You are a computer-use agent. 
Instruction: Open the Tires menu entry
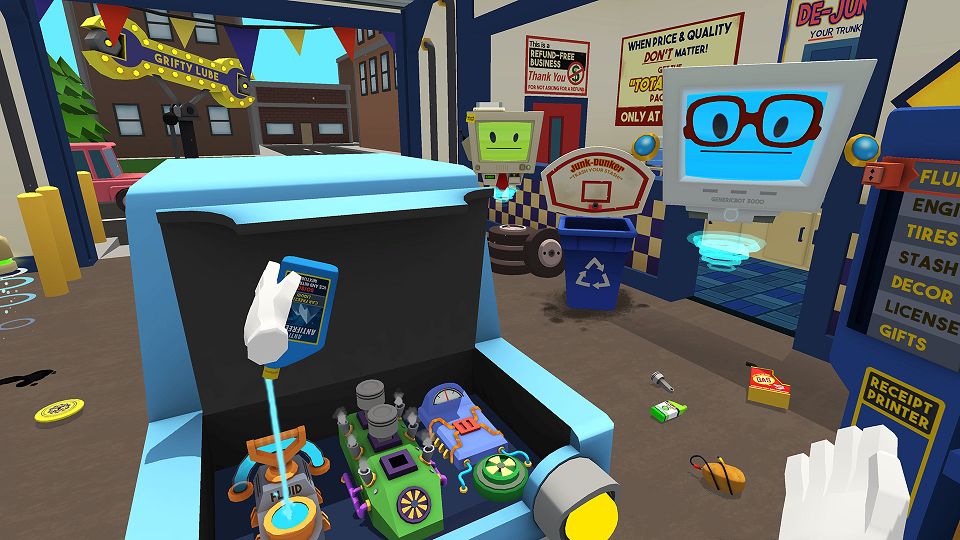(930, 235)
